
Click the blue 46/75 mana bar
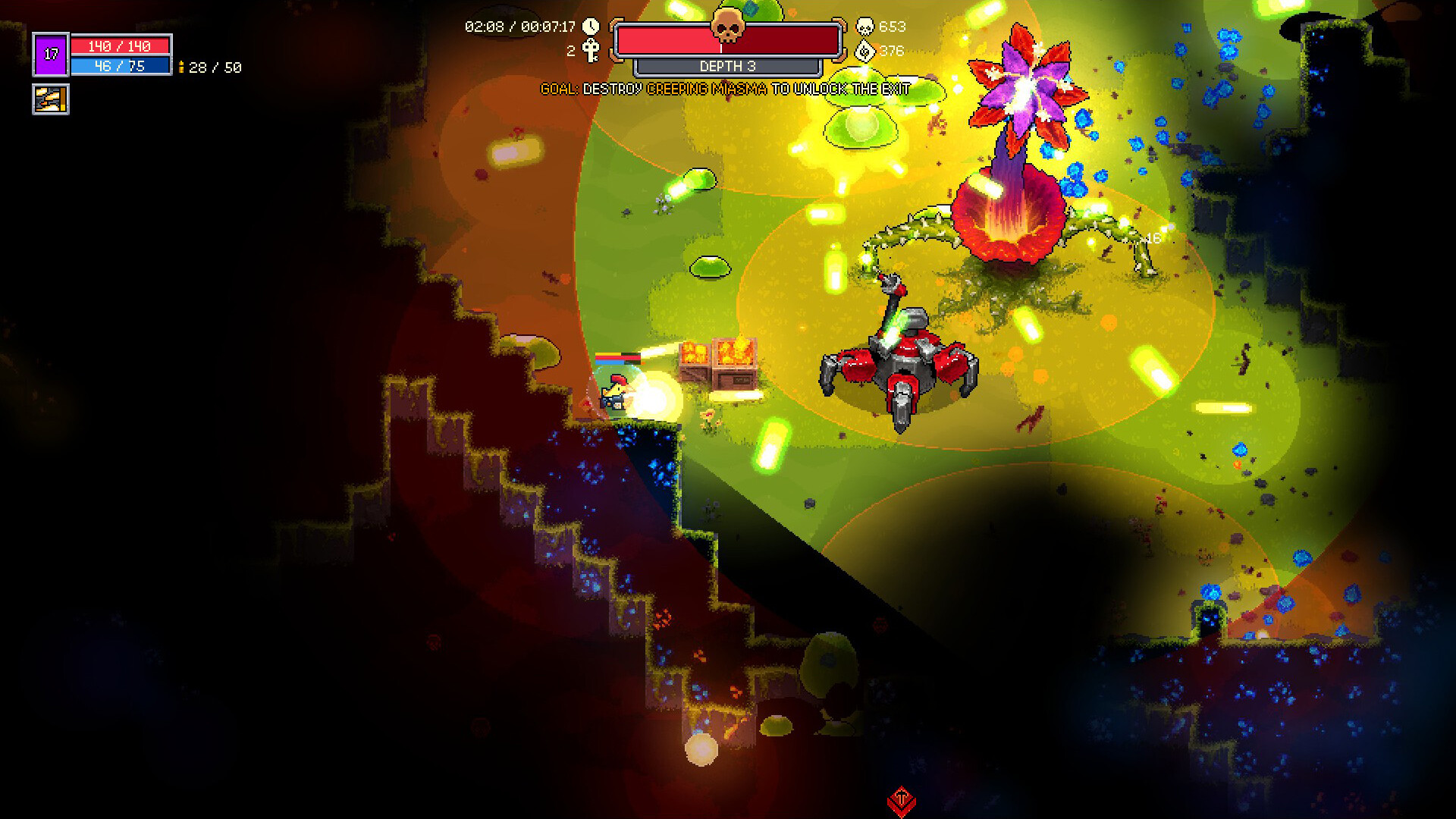(121, 64)
